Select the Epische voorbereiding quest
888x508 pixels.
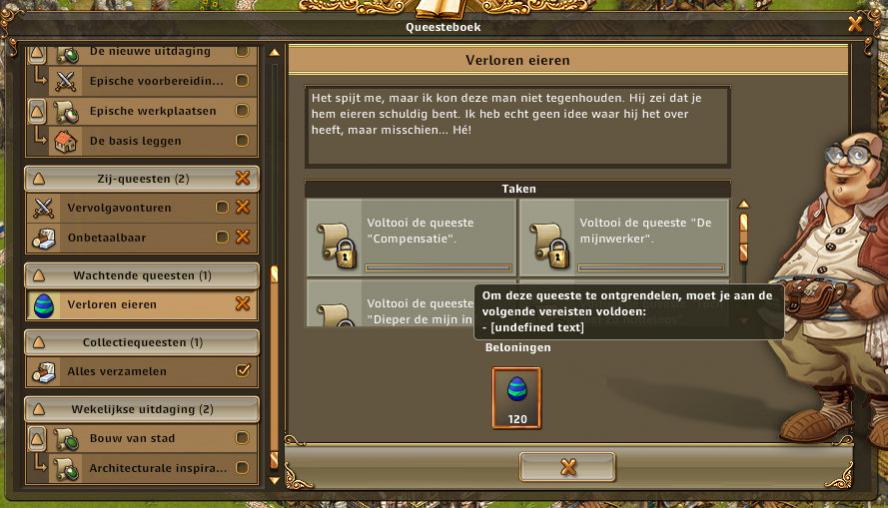point(156,80)
